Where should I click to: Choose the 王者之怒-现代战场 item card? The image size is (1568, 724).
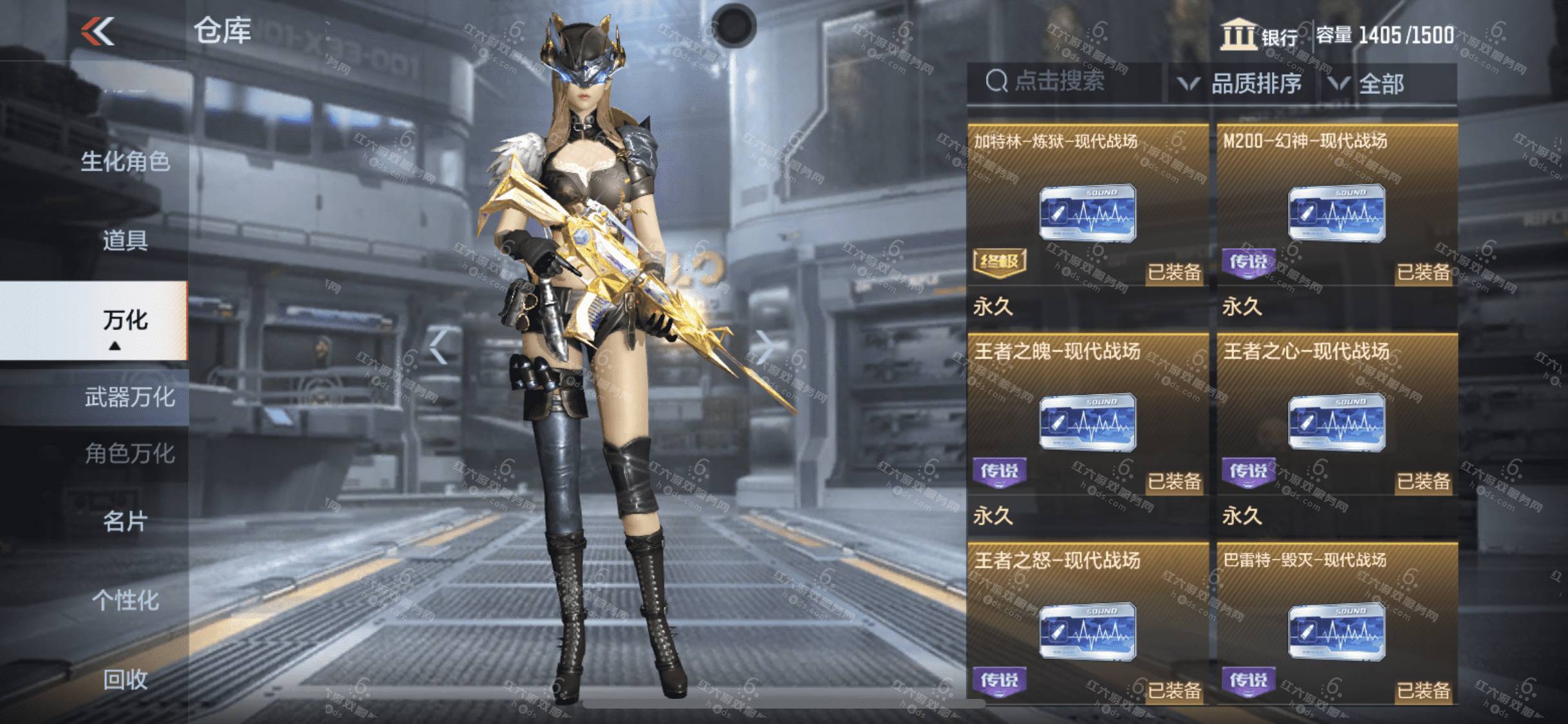pos(1087,629)
